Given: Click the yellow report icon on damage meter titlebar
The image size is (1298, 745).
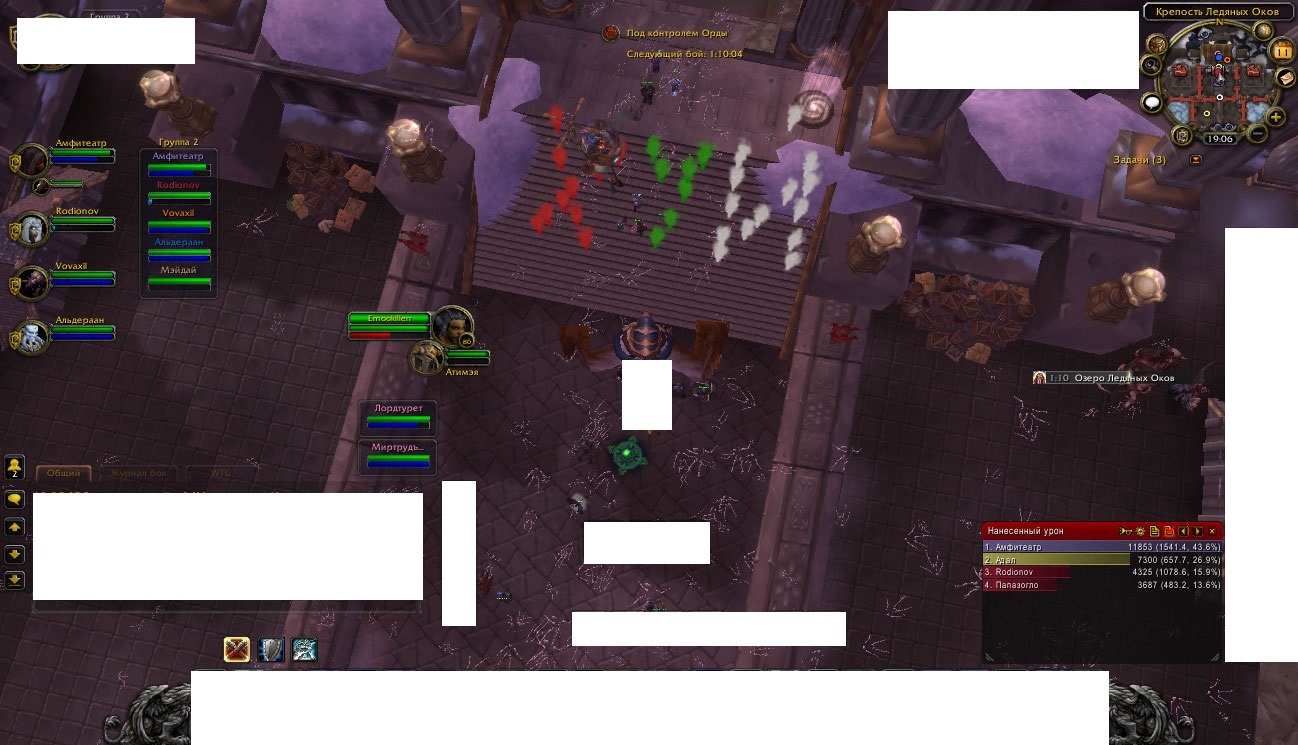Looking at the screenshot, I should click(x=1155, y=531).
